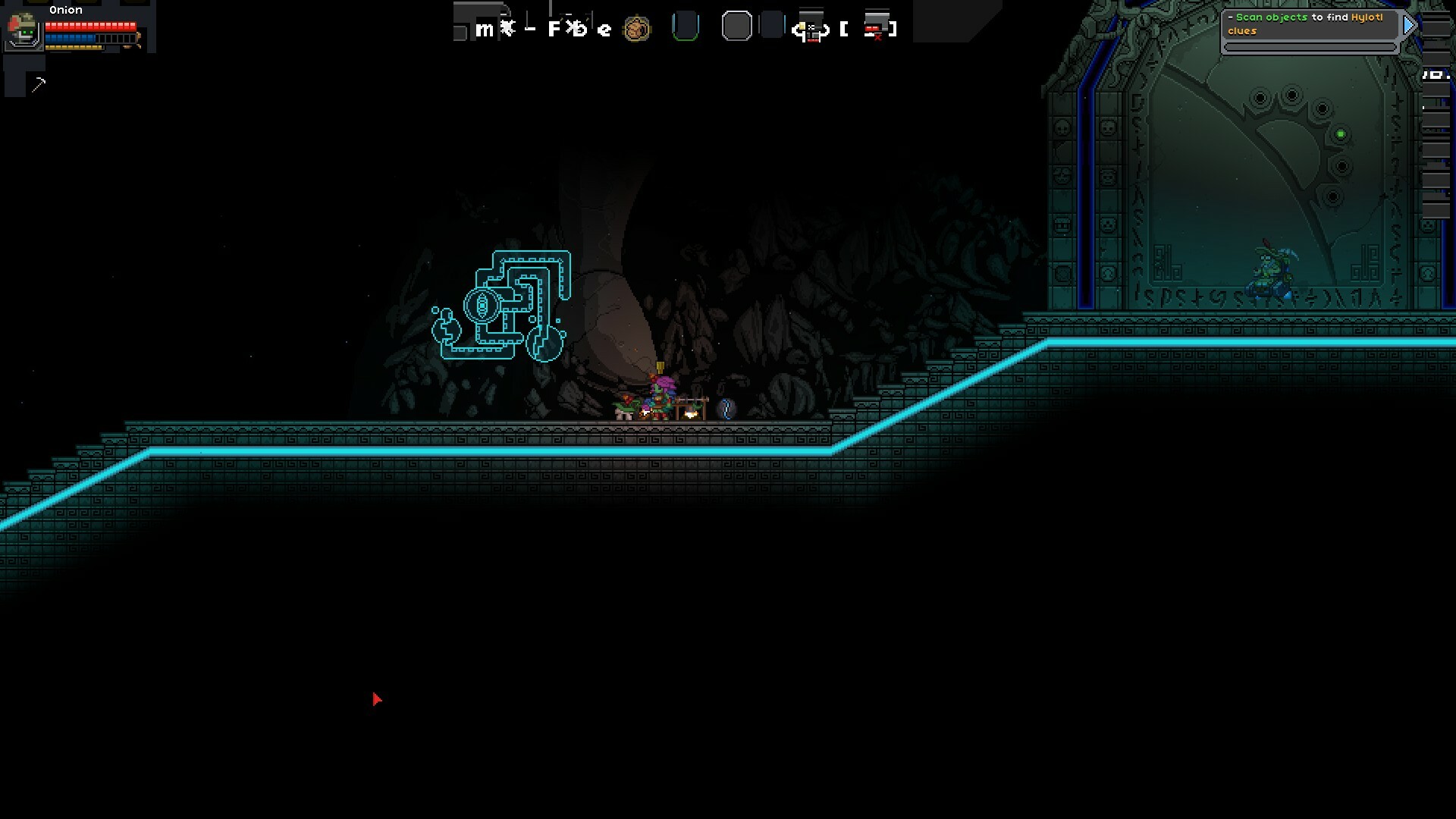Screen dimensions: 1456x819
Task: Click the Hylotl clues highlighted text
Action: (1365, 16)
